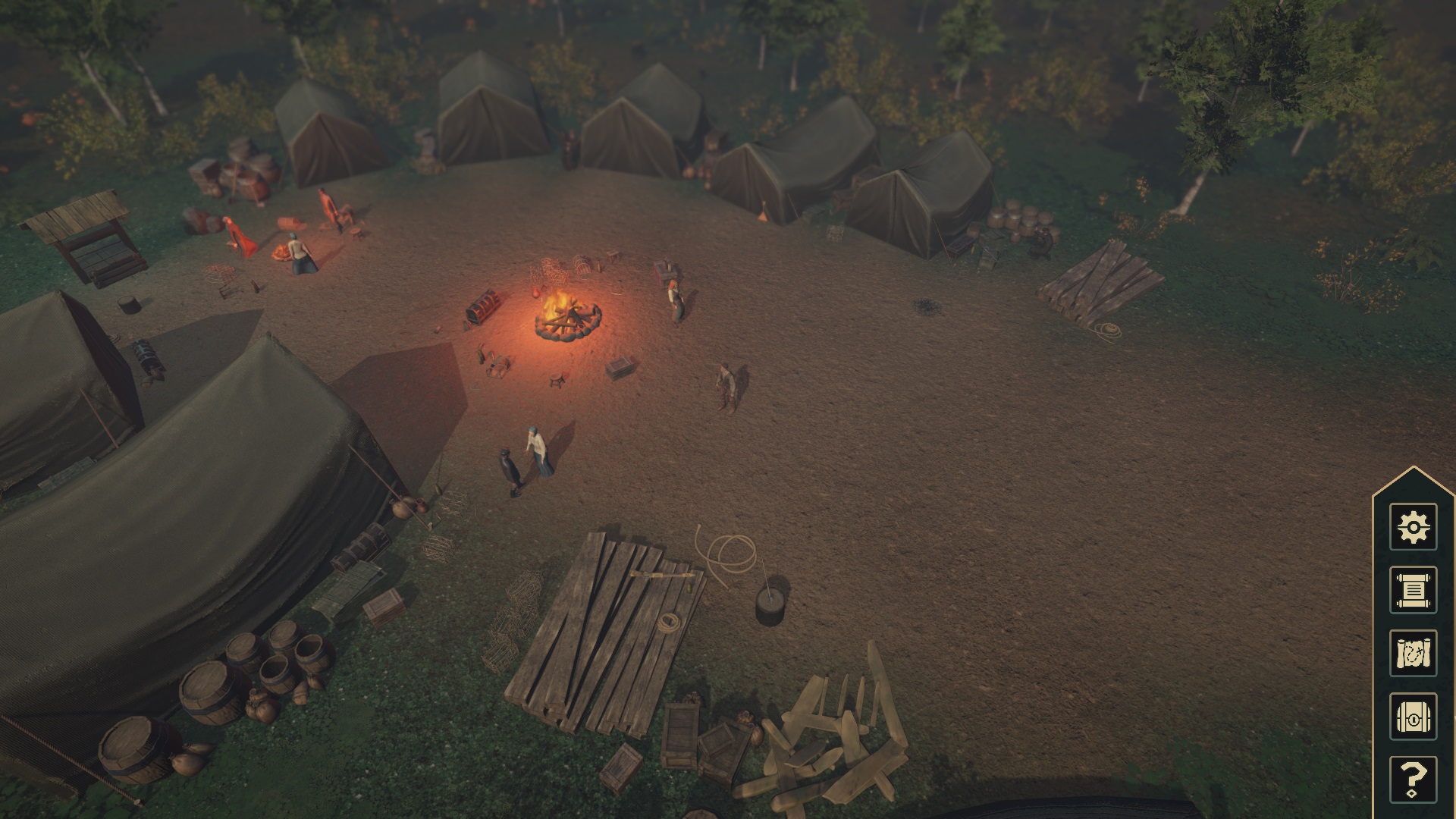1456x819 pixels.
Task: Open the chest inventory button
Action: click(1413, 716)
